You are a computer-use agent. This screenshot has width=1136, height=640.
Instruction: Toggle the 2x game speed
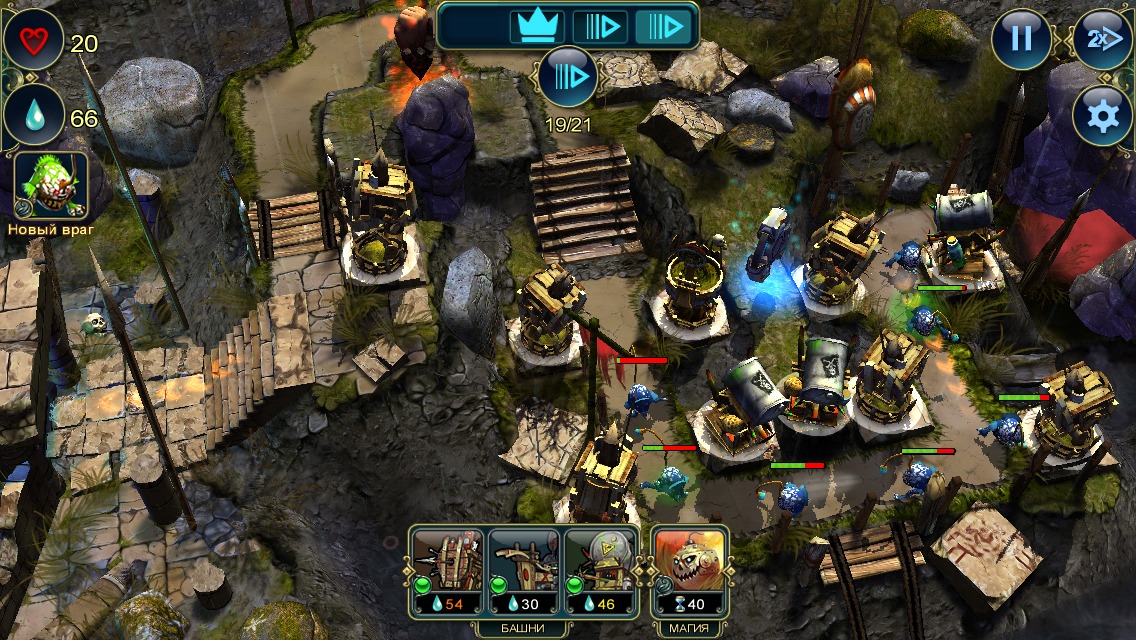pyautogui.click(x=1101, y=39)
